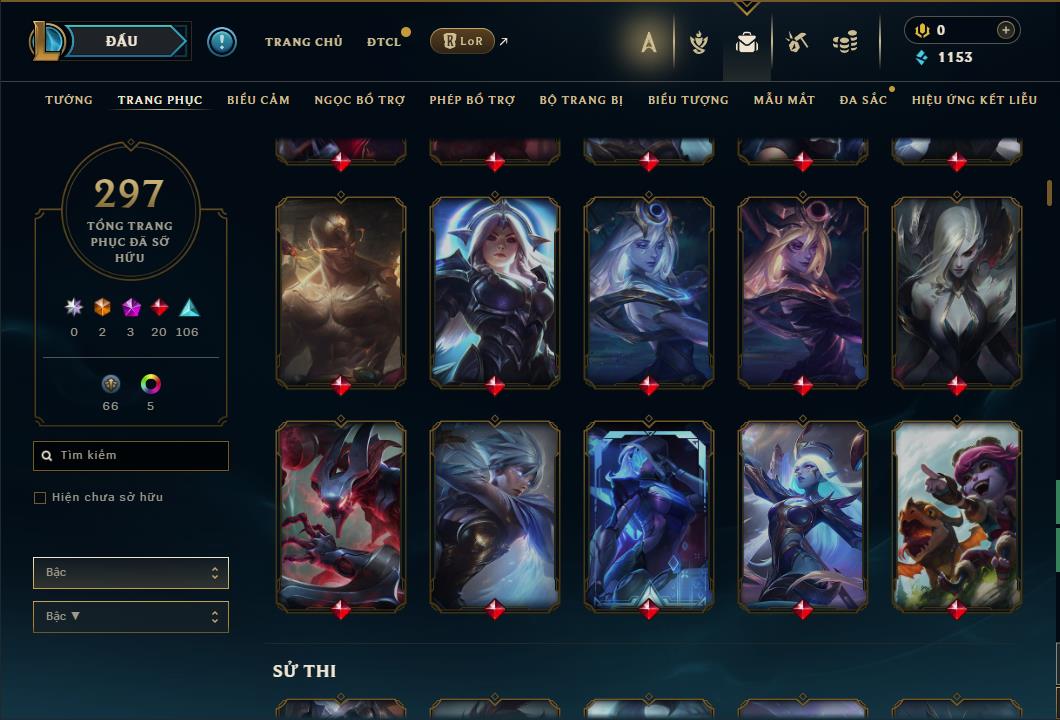The width and height of the screenshot is (1060, 720).
Task: Click the exclamation alert icon
Action: (222, 41)
